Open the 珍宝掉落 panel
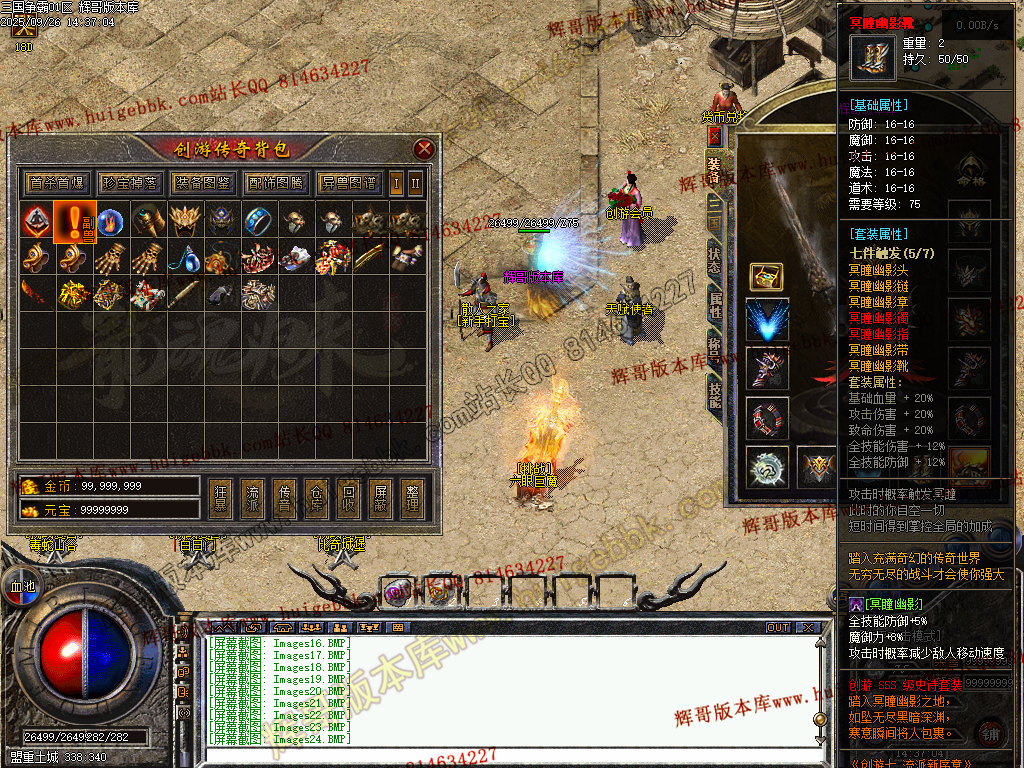Screen dimensions: 1024x768 point(131,183)
